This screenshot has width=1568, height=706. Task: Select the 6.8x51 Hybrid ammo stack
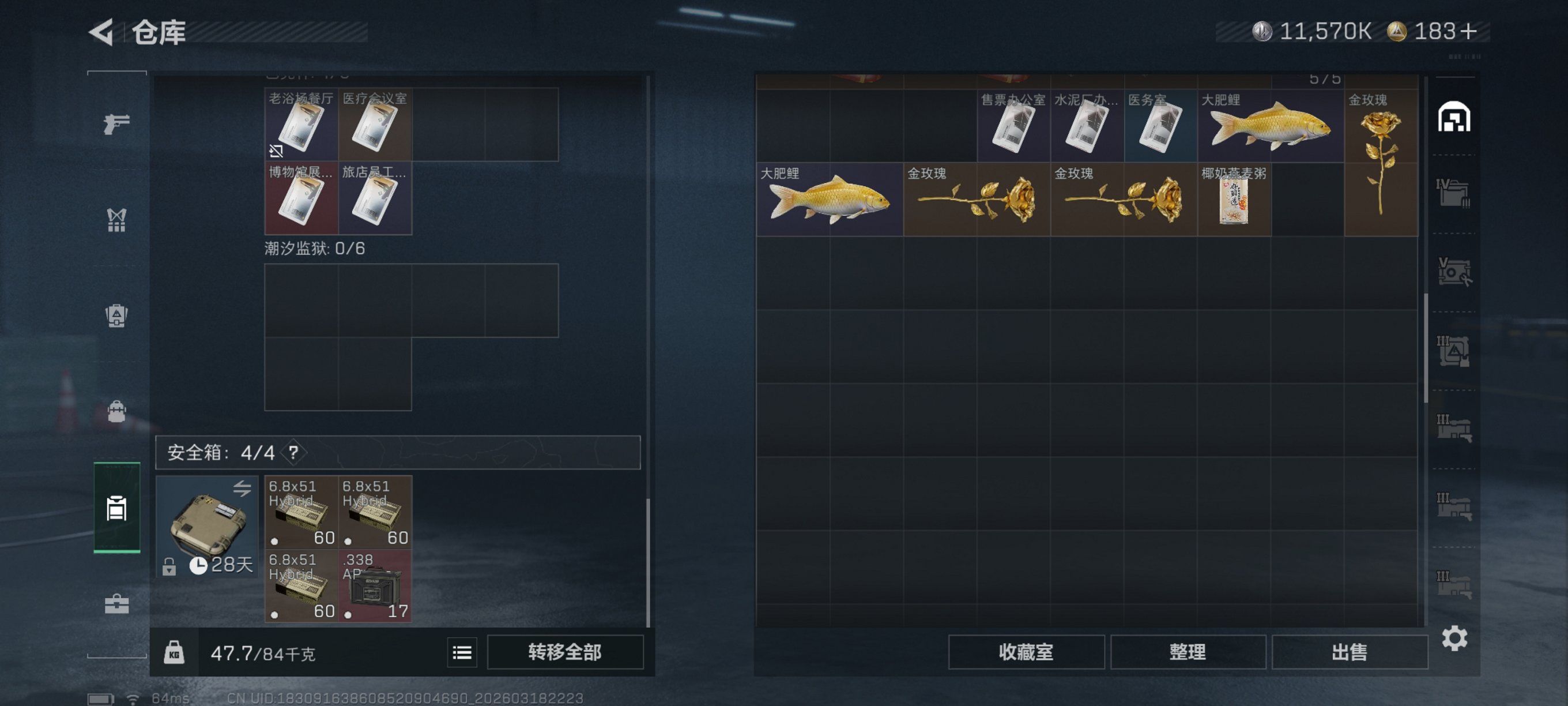click(300, 512)
